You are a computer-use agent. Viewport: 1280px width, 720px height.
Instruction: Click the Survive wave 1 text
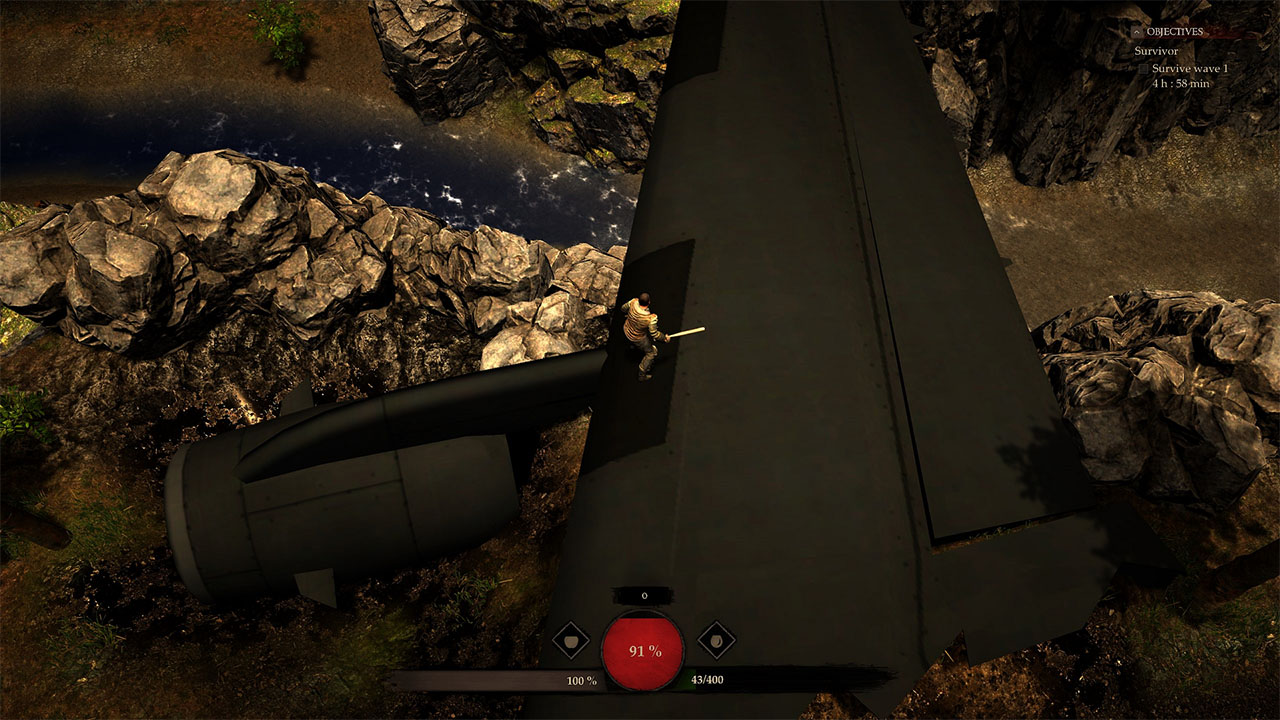pos(1191,68)
